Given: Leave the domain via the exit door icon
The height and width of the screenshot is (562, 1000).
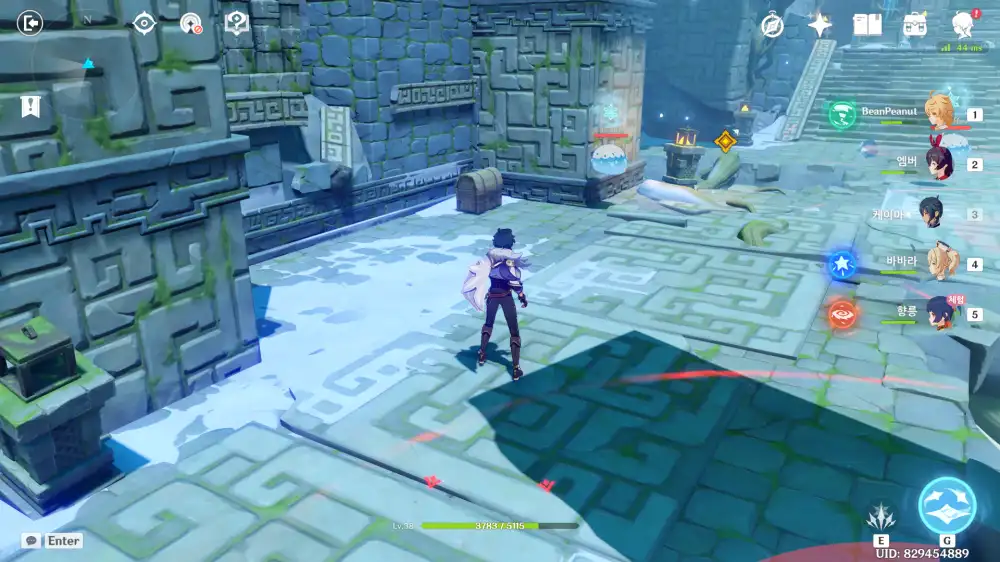Looking at the screenshot, I should point(31,23).
